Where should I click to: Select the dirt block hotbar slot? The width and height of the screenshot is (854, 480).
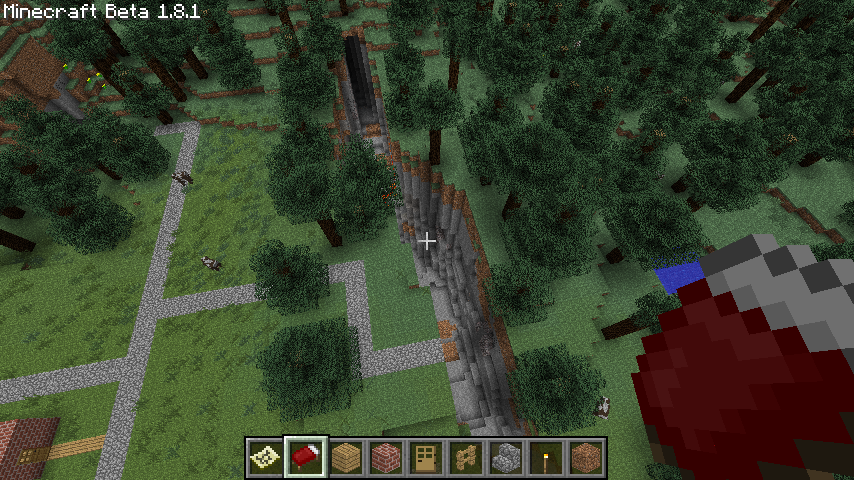[586, 457]
